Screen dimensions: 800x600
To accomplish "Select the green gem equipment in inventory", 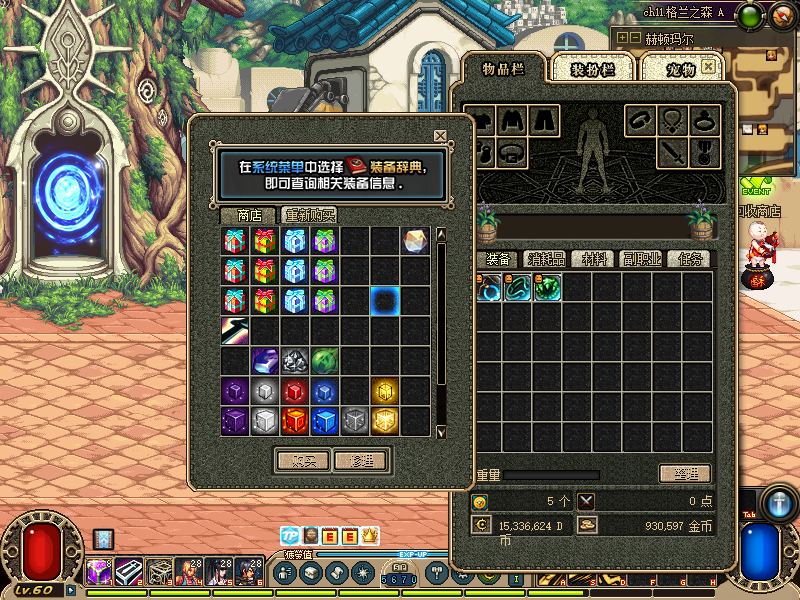I will point(547,288).
